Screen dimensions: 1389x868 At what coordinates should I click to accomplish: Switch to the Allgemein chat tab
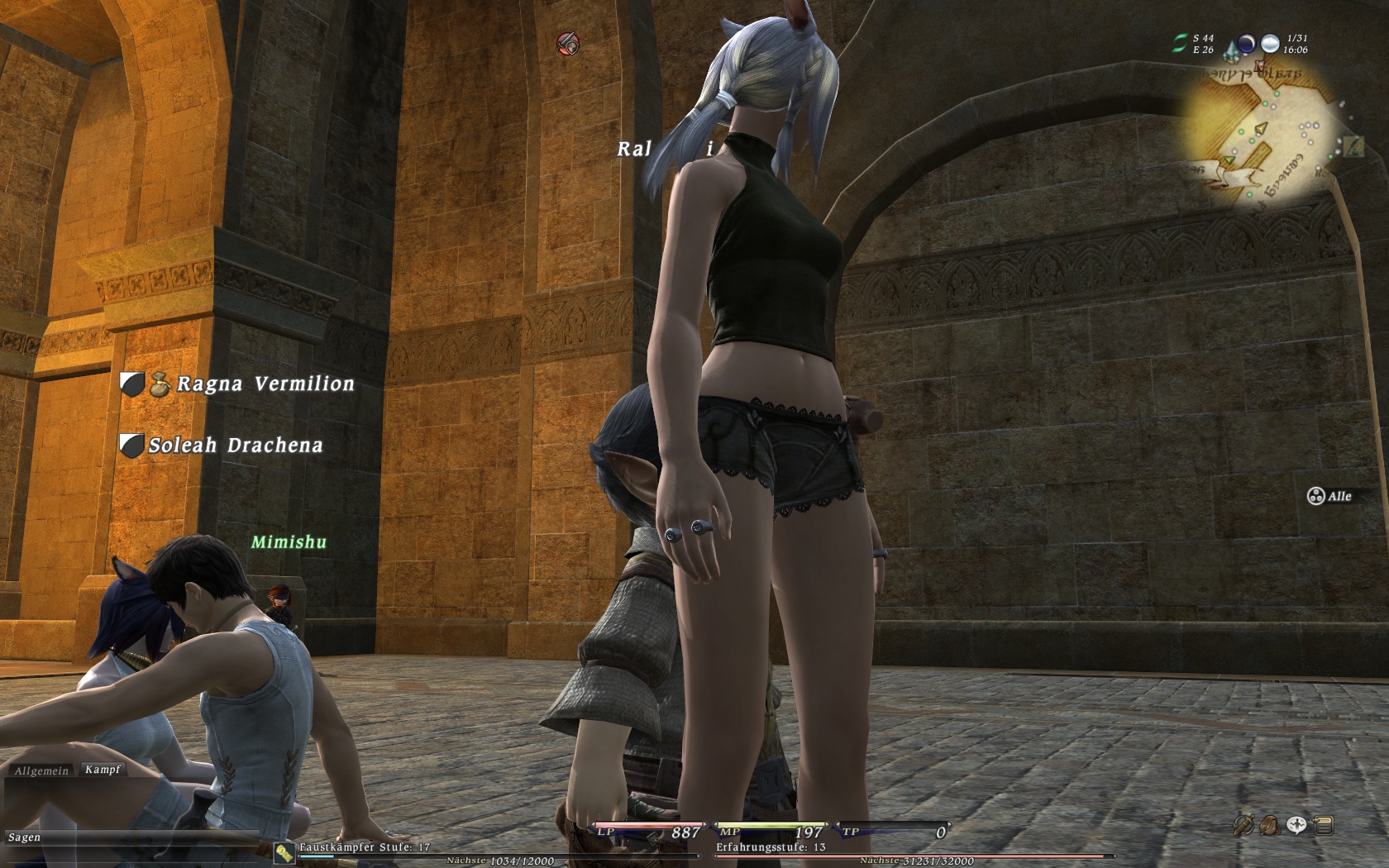click(x=41, y=770)
